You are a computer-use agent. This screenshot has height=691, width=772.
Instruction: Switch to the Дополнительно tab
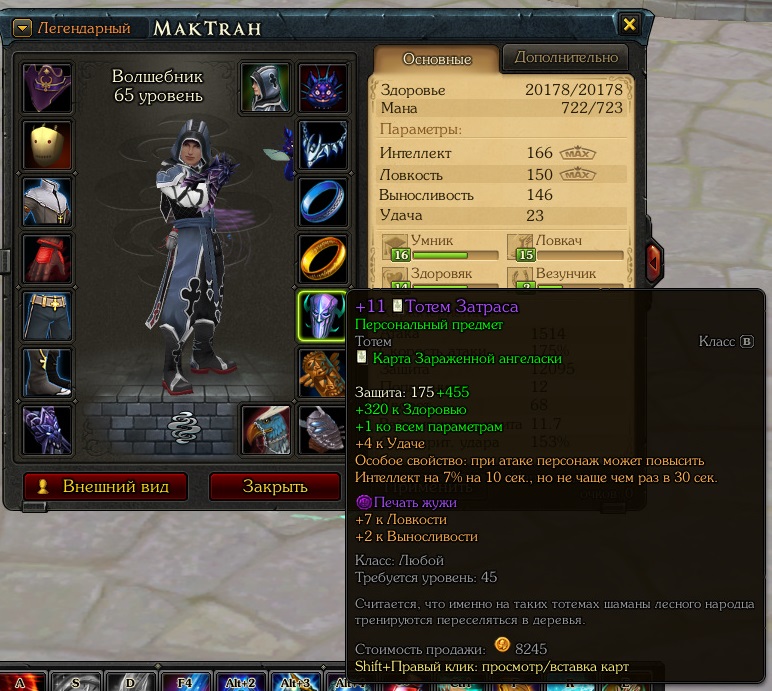566,57
